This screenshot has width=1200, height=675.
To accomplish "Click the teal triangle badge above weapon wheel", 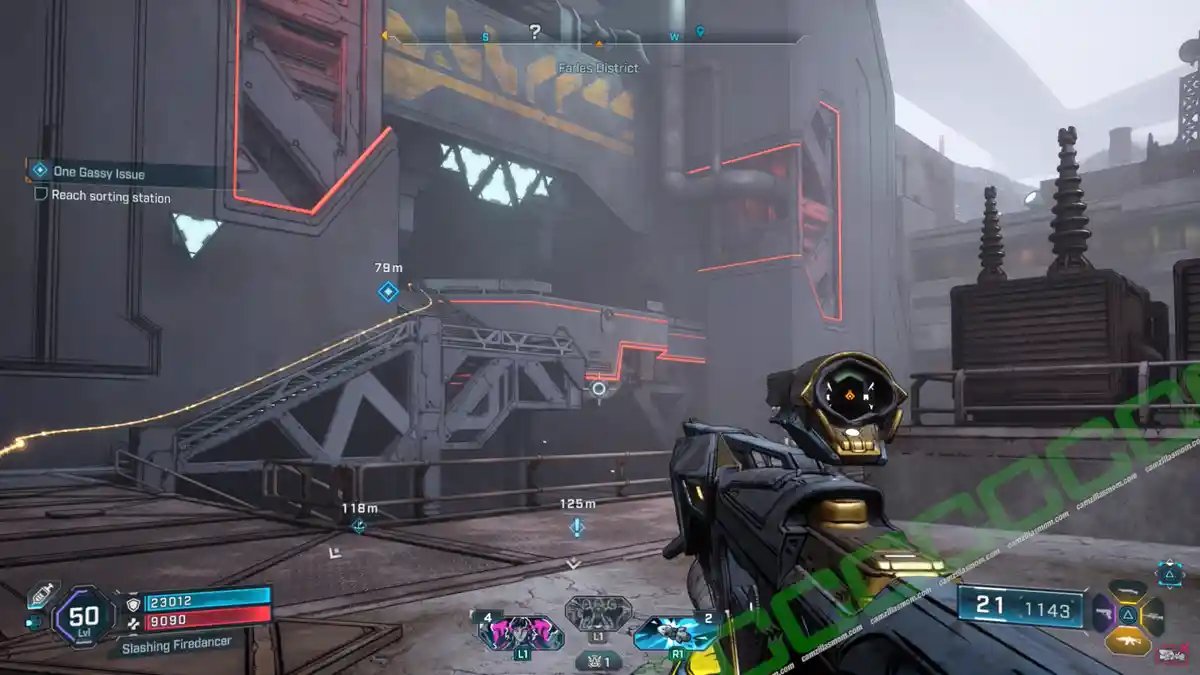I will [1169, 573].
